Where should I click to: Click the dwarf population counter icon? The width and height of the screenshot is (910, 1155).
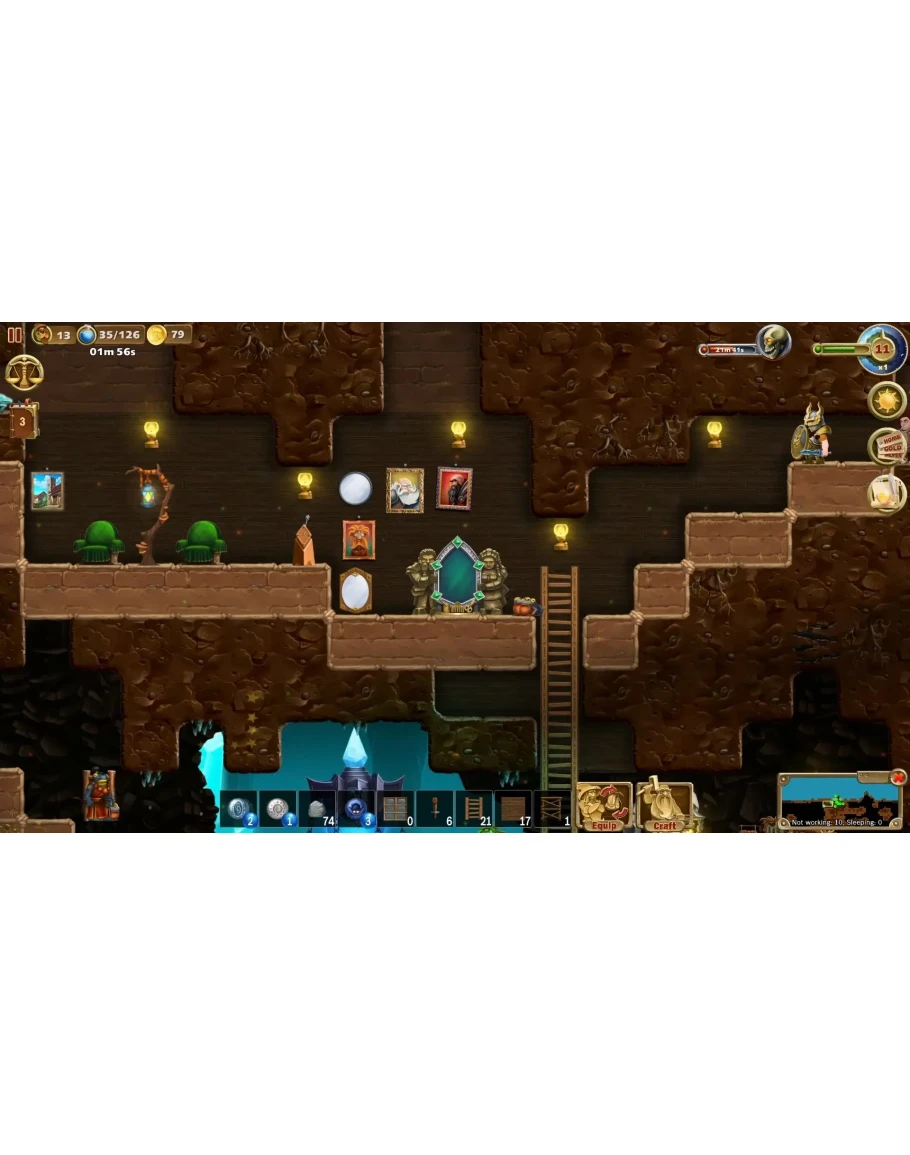tap(43, 334)
